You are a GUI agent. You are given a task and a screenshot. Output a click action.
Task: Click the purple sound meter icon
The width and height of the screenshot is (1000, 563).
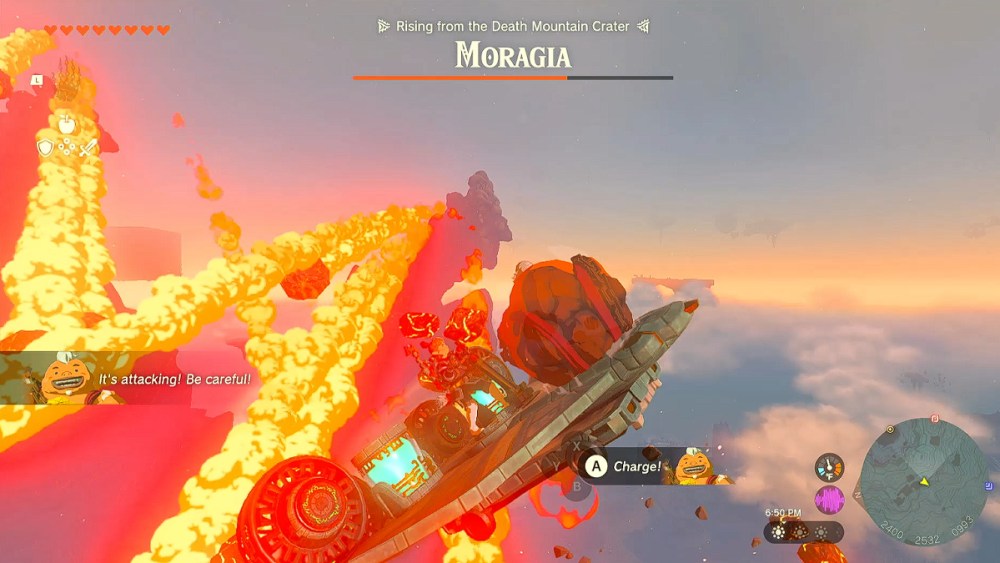(829, 499)
